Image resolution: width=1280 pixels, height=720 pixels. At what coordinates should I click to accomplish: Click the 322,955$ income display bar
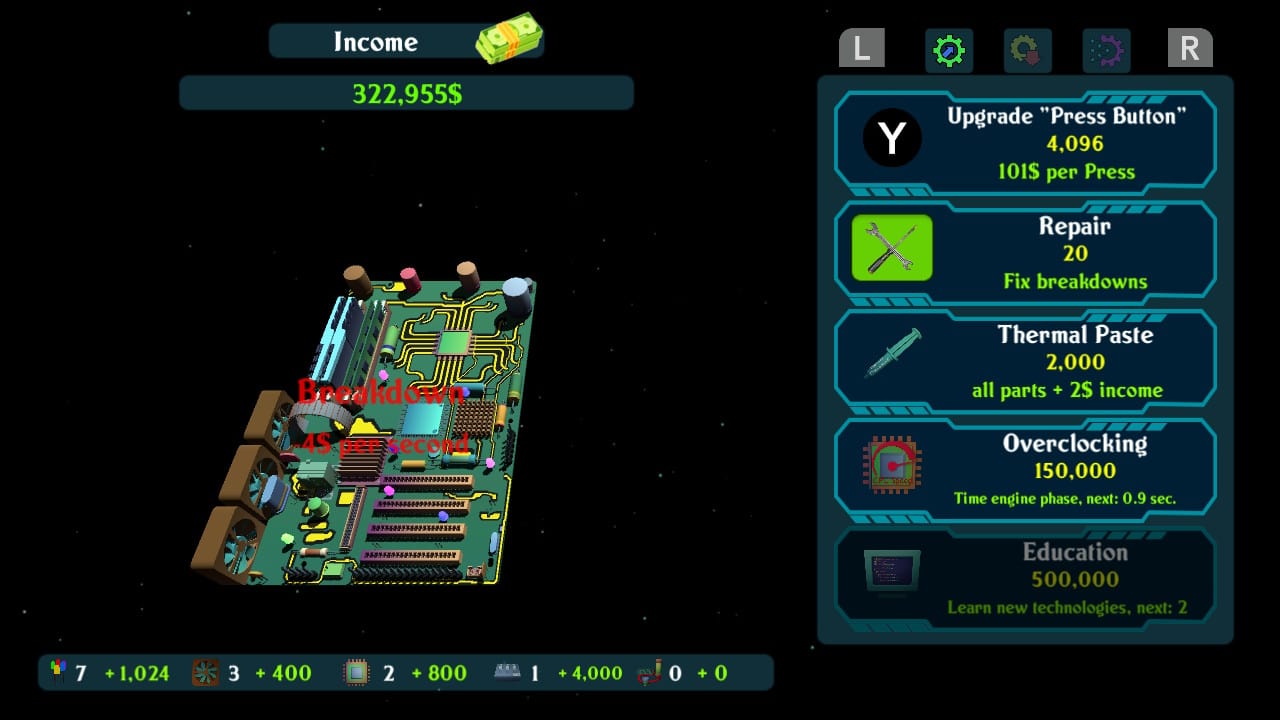[406, 93]
